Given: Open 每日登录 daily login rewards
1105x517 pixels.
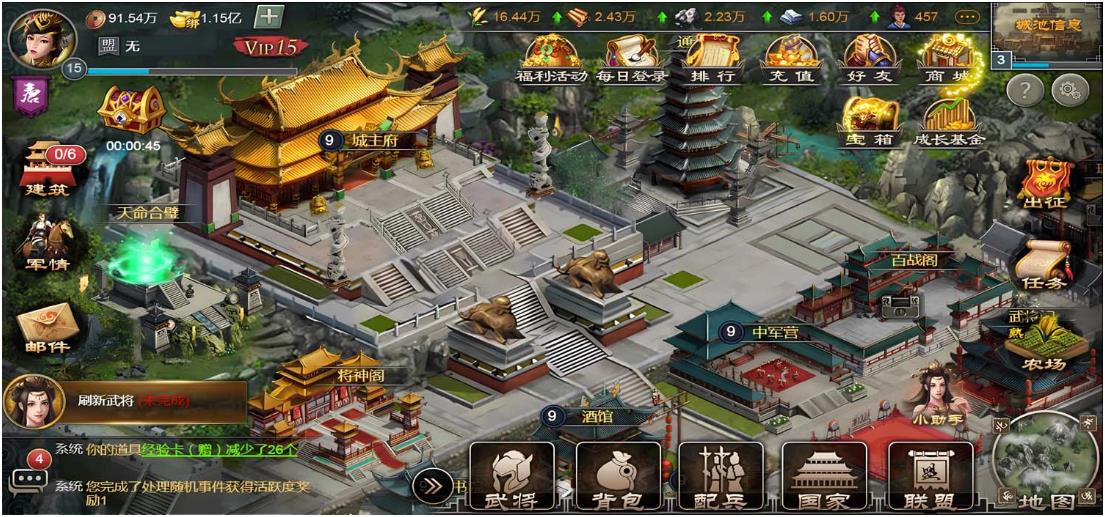Looking at the screenshot, I should coord(631,58).
